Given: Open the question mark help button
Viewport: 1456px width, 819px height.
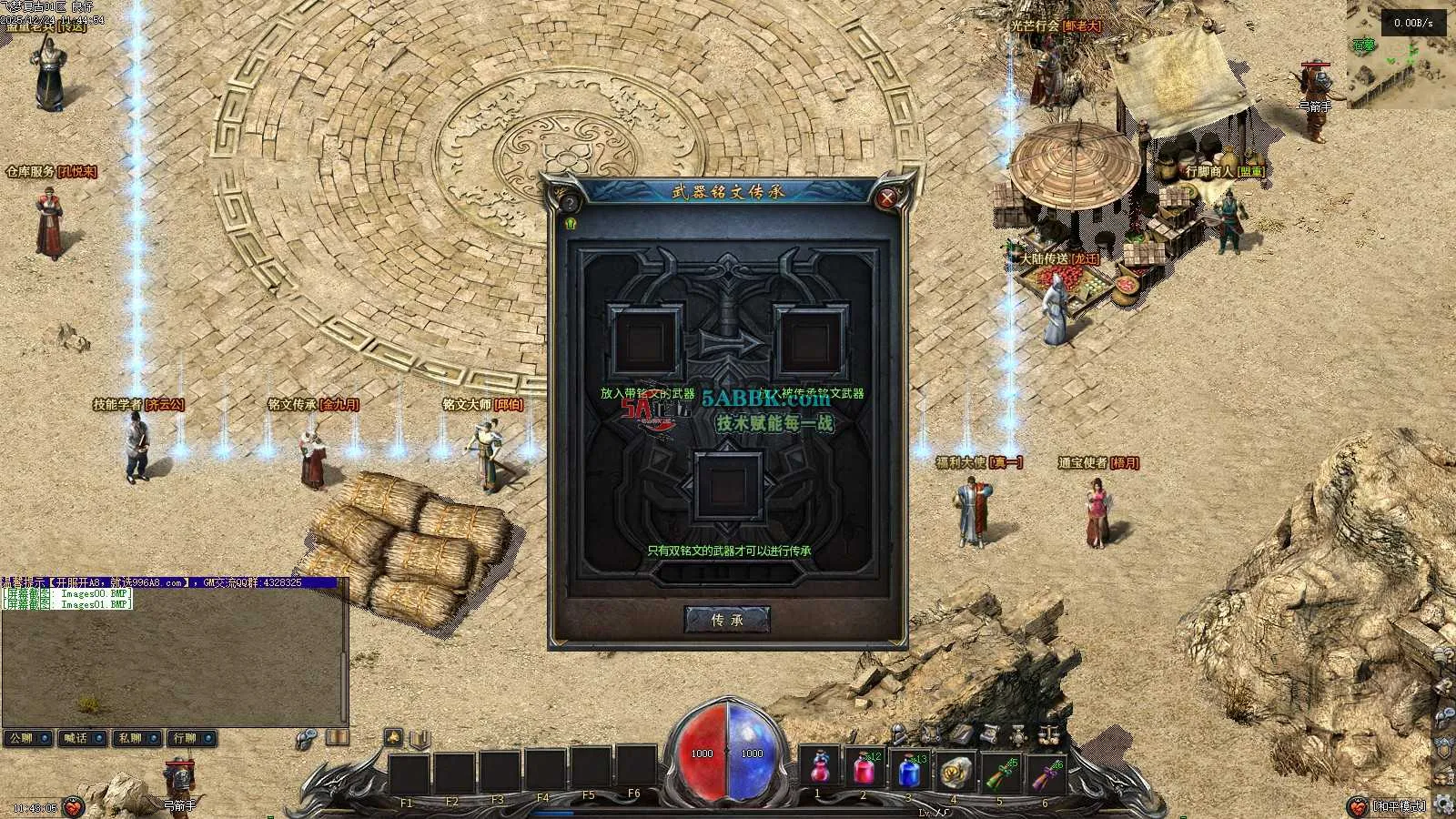Looking at the screenshot, I should pyautogui.click(x=570, y=202).
